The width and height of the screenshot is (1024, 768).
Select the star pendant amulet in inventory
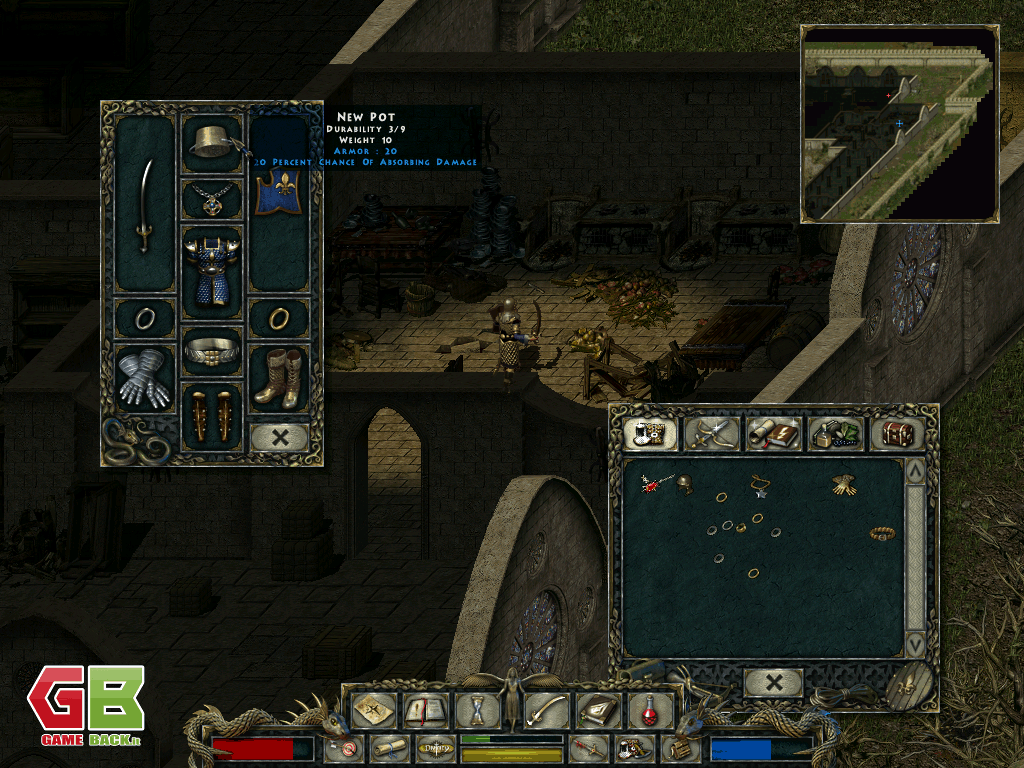[x=760, y=486]
